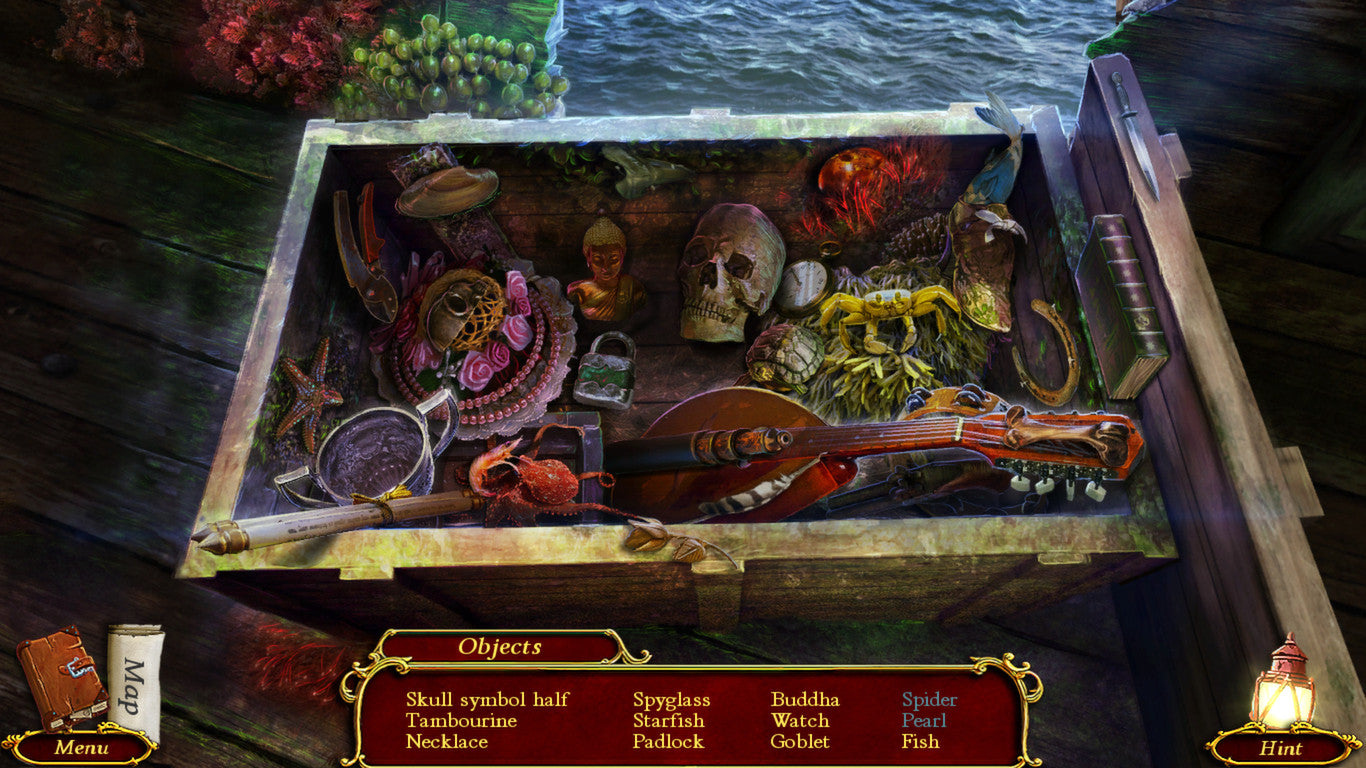This screenshot has width=1366, height=768.
Task: Open the Map scroll
Action: pos(135,690)
